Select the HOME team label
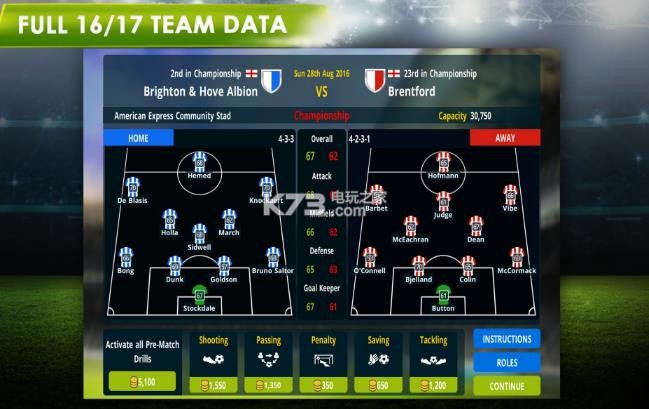Viewport: 649px width, 409px height. click(x=138, y=138)
